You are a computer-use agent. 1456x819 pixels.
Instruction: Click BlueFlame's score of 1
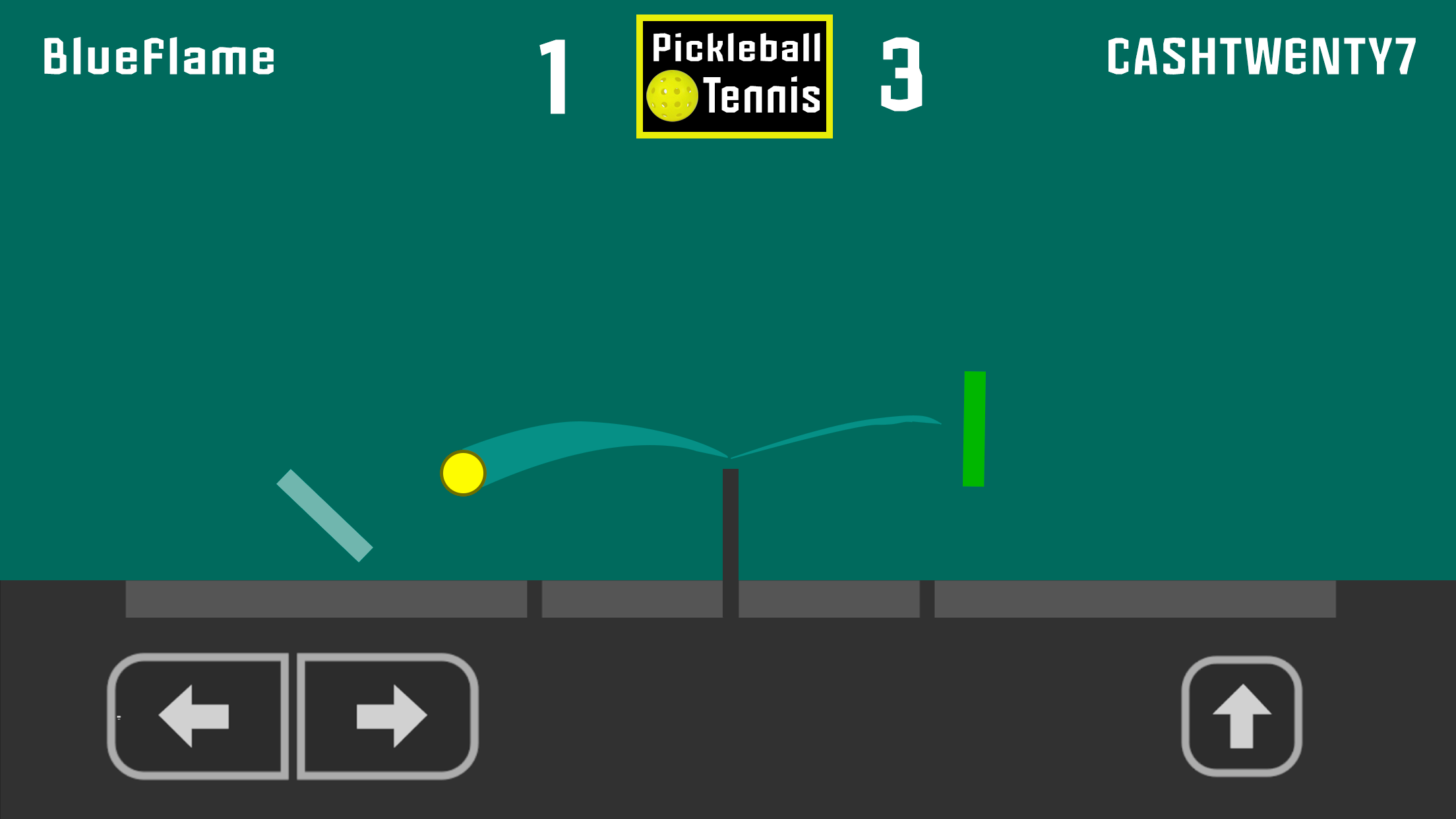pyautogui.click(x=552, y=74)
